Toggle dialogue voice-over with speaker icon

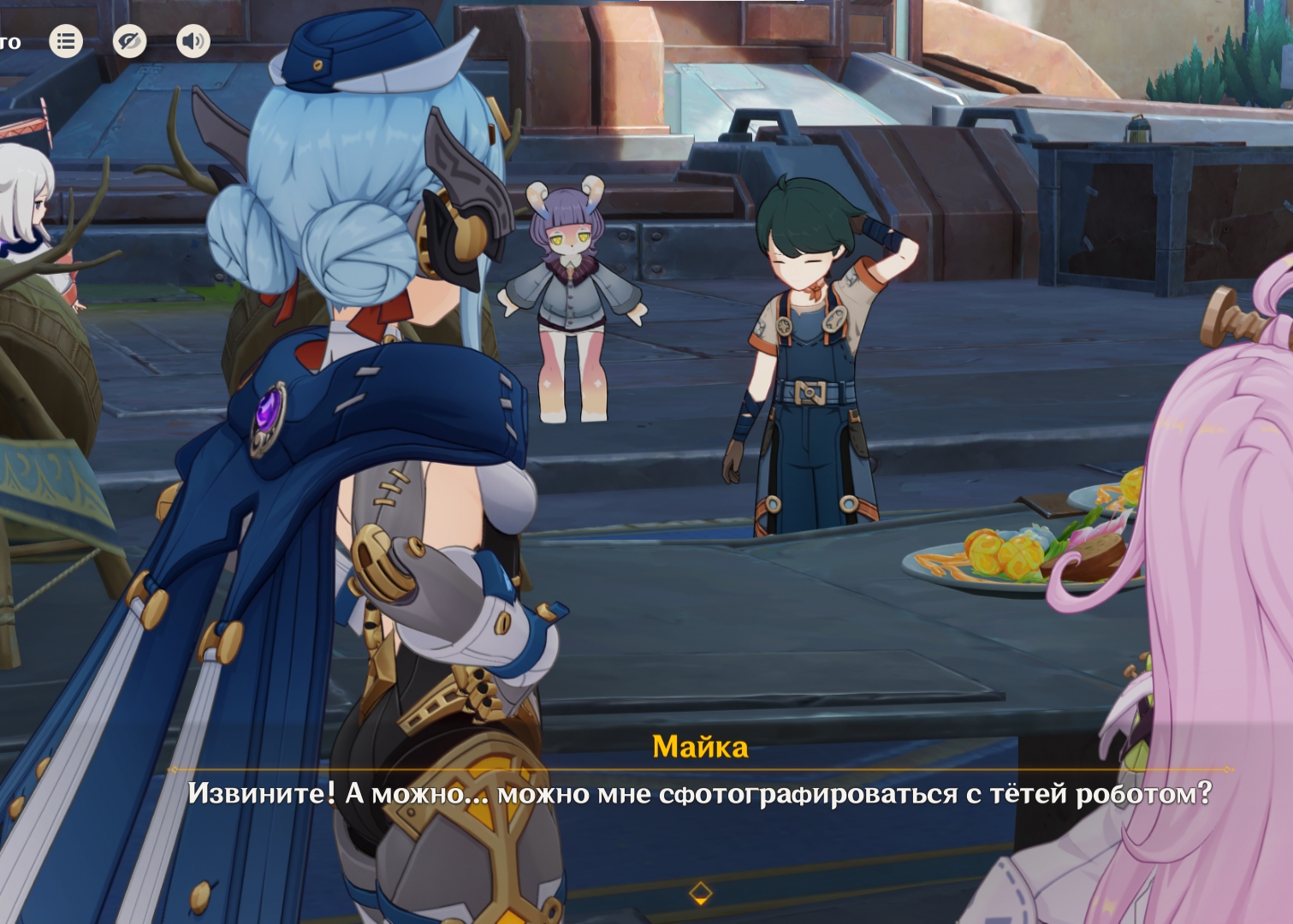[193, 41]
